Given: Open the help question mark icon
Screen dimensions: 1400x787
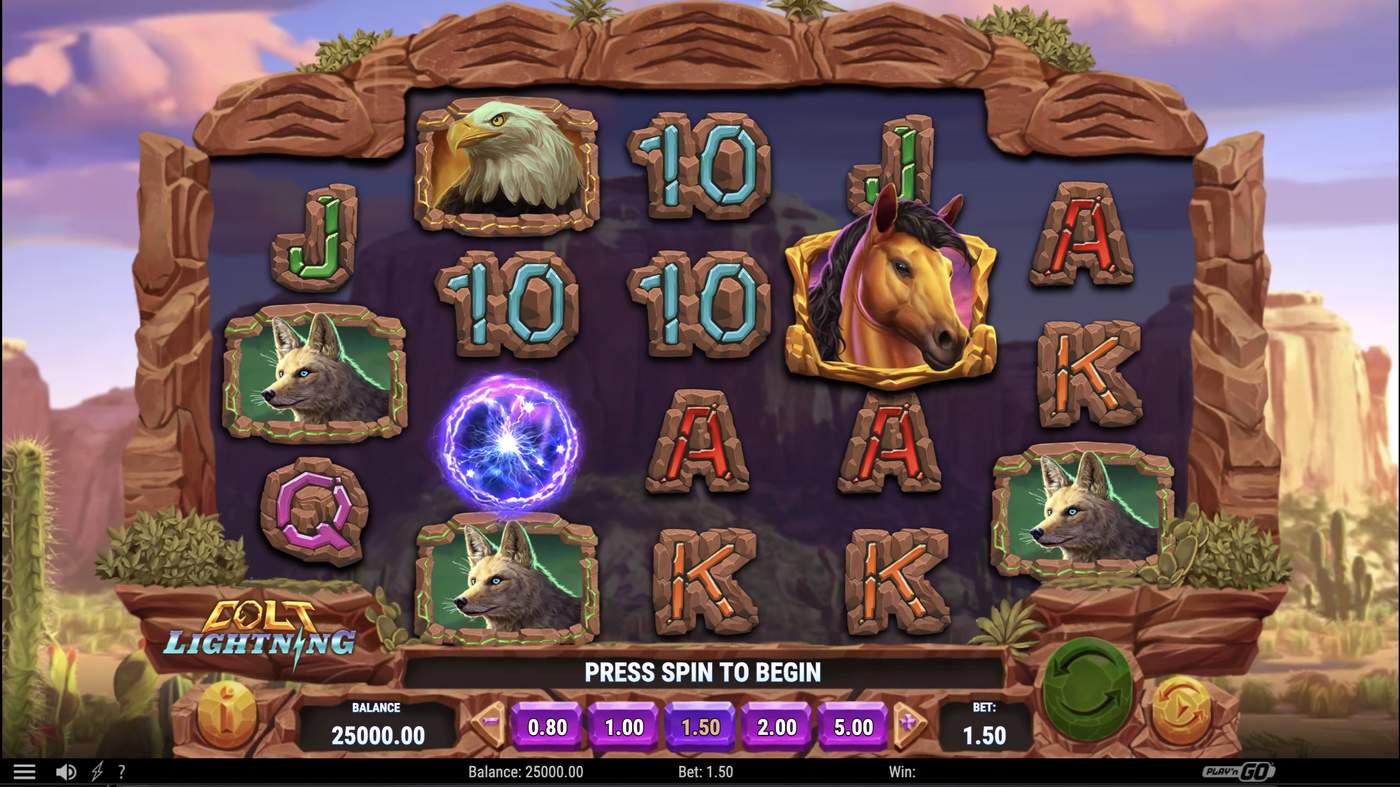Looking at the screenshot, I should coord(121,771).
